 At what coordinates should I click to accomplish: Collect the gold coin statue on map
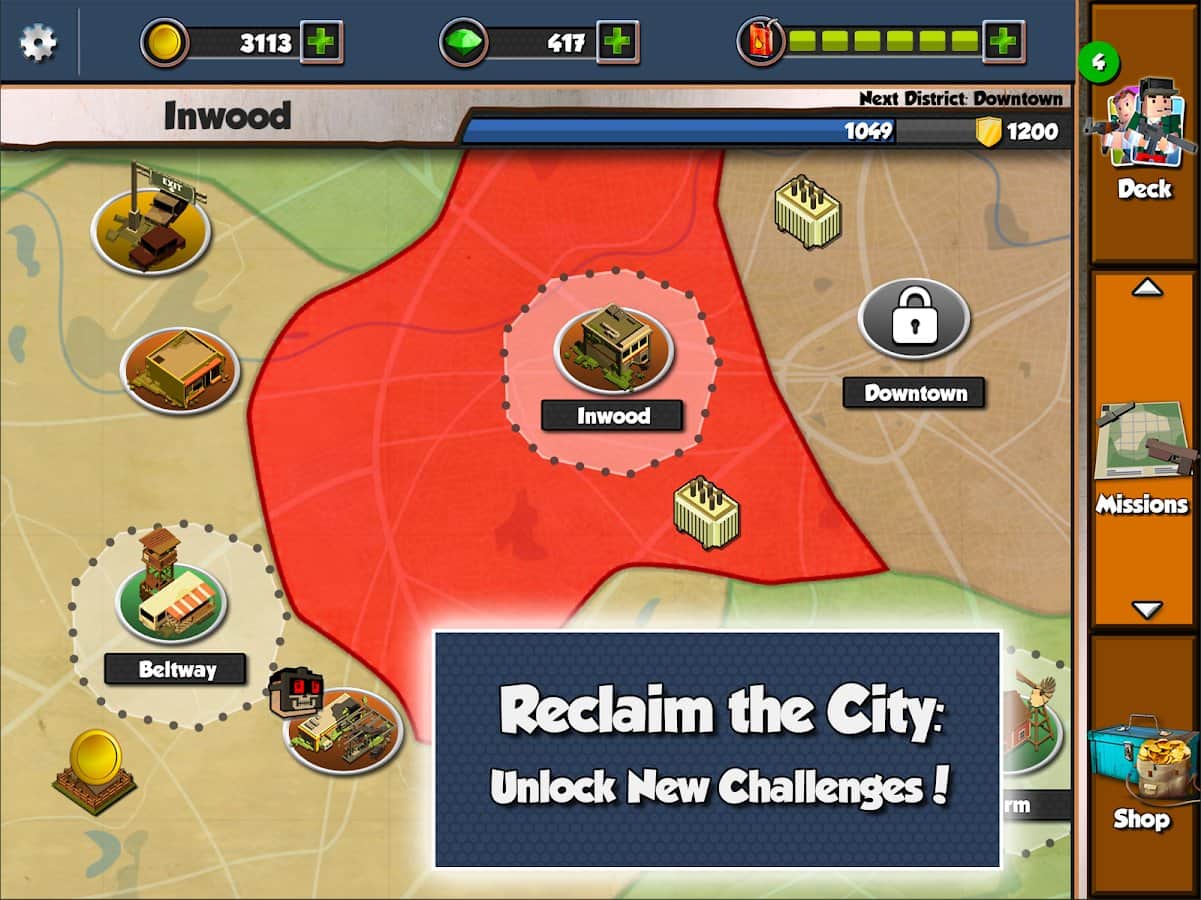pyautogui.click(x=95, y=770)
